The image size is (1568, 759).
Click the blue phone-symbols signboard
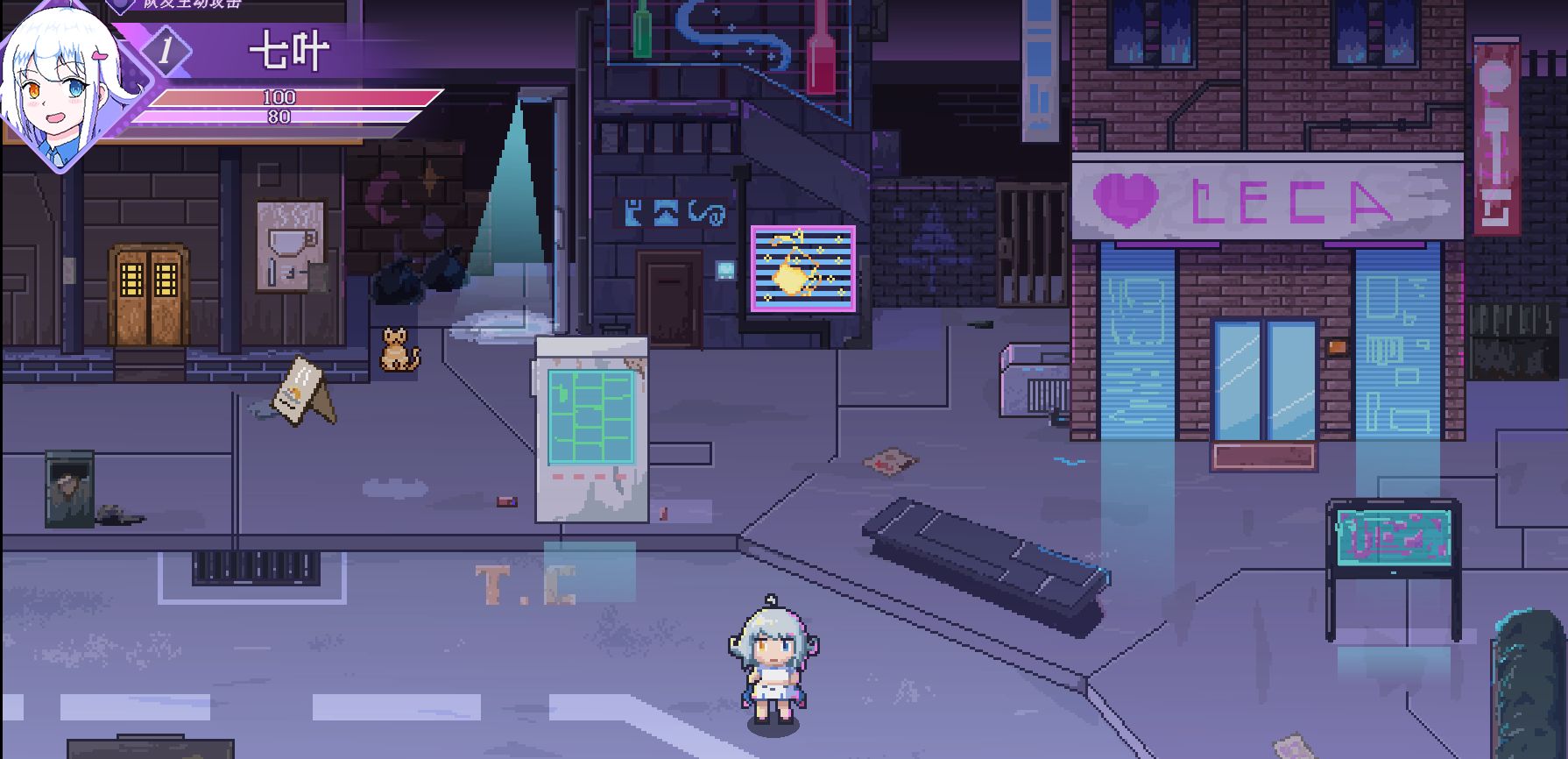tap(674, 210)
